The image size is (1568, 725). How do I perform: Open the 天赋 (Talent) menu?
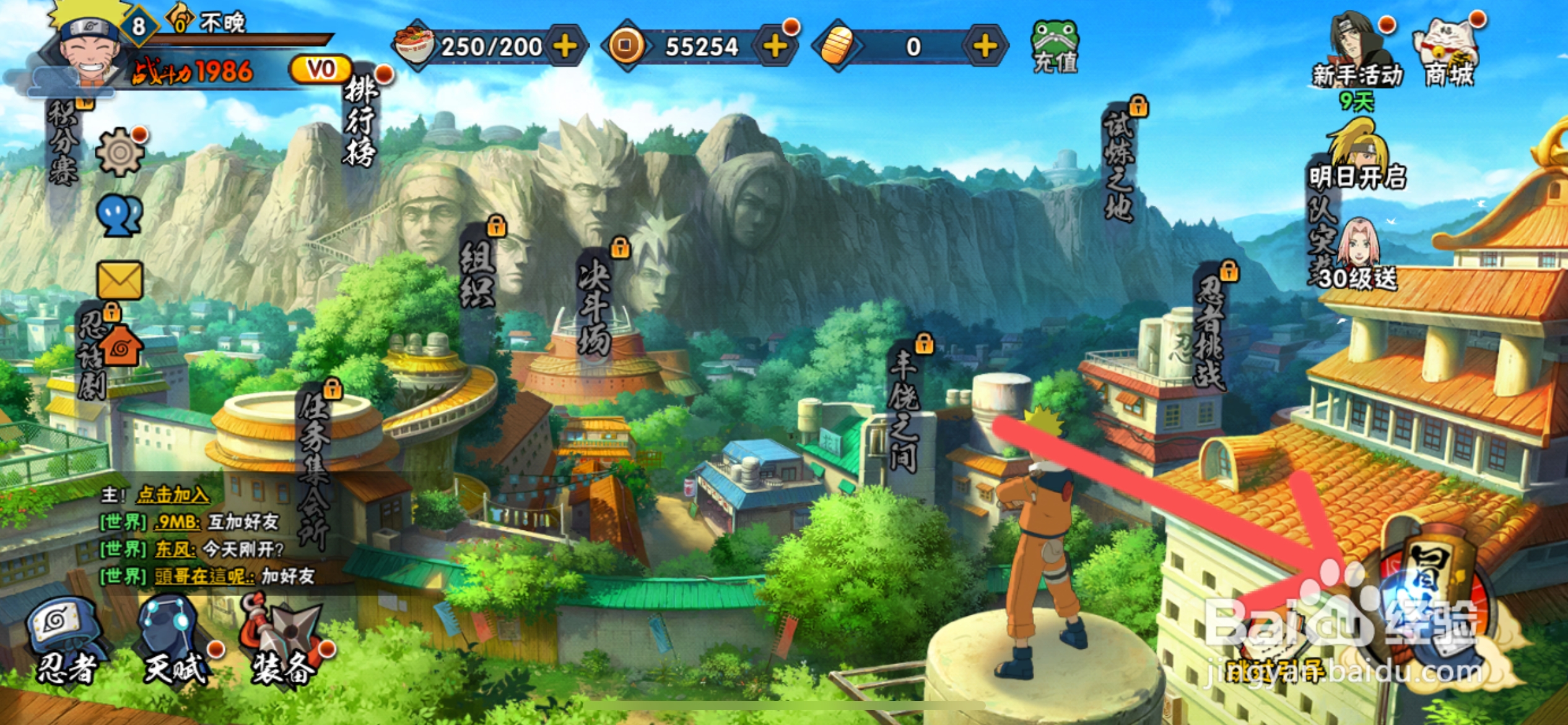(x=173, y=641)
